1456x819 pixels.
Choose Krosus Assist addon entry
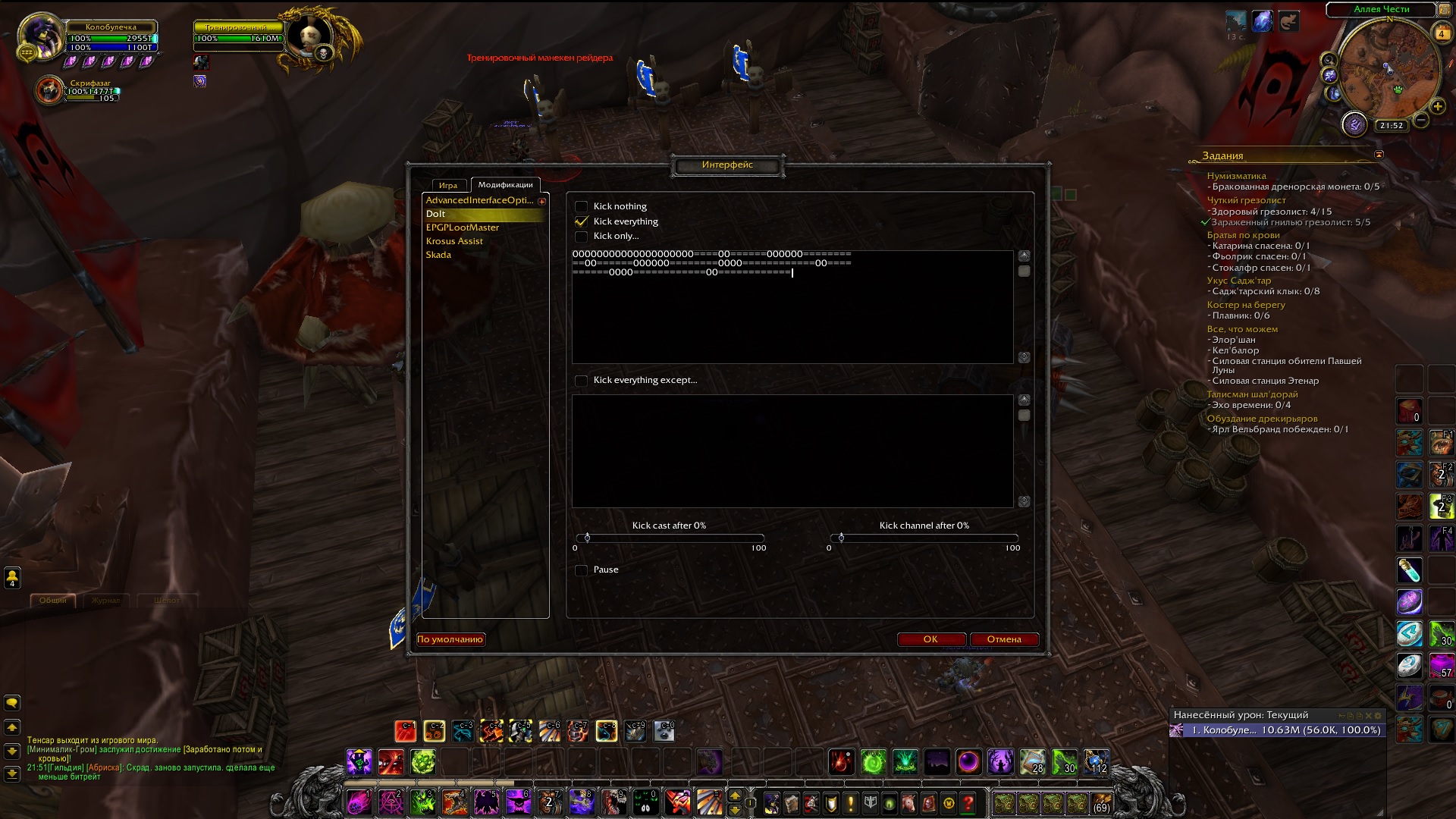click(x=454, y=241)
